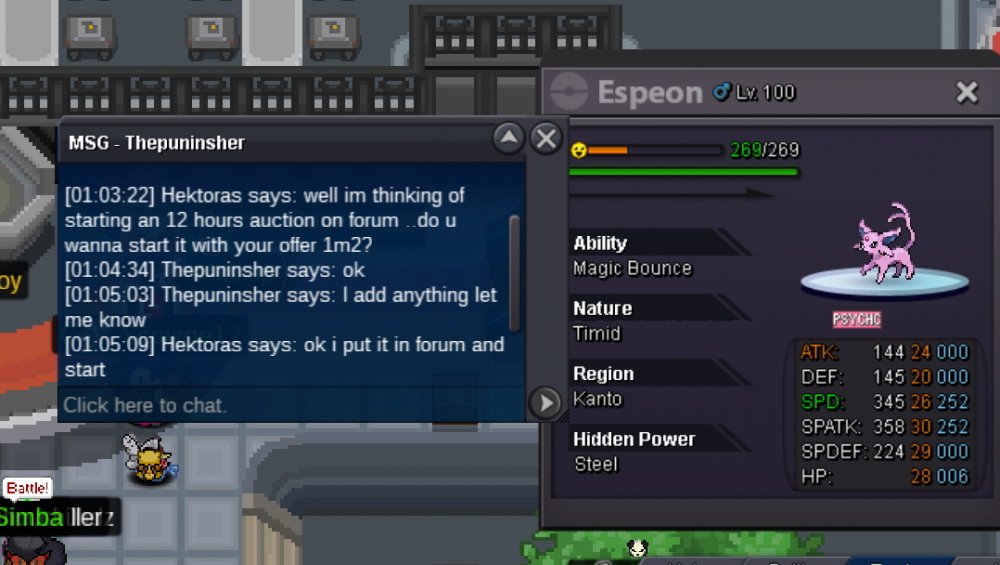Close the Espeon summary window
Screen dimensions: 1000x565
tap(966, 93)
